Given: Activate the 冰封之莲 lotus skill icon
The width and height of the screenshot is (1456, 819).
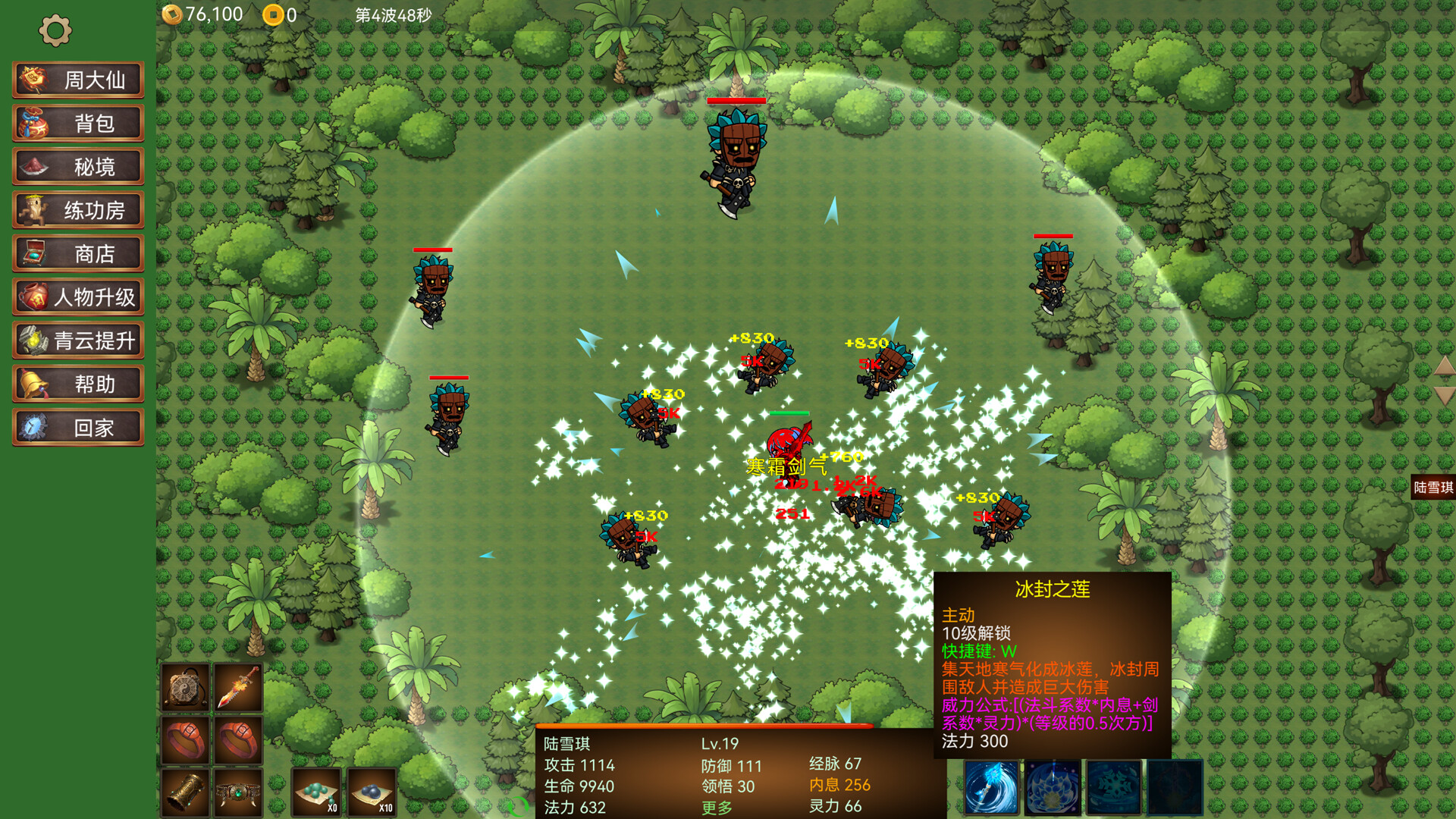Looking at the screenshot, I should coord(1052,789).
